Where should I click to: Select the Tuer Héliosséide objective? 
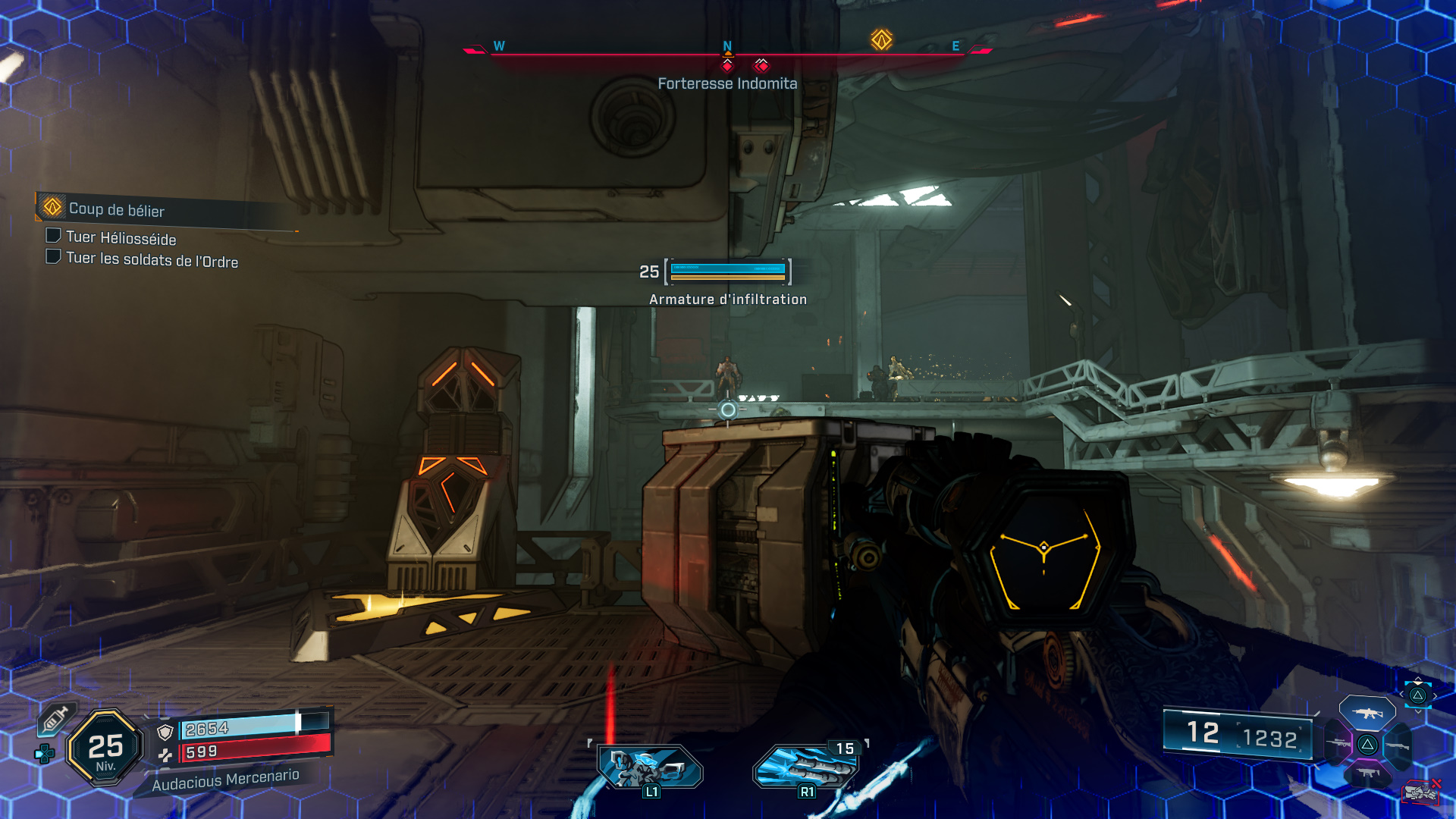121,239
